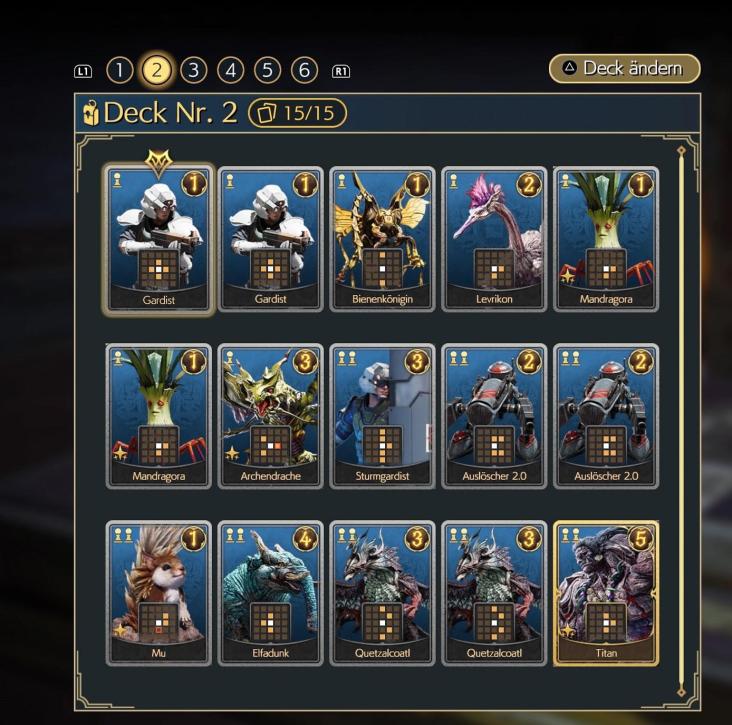Show deck number 6

coord(304,70)
